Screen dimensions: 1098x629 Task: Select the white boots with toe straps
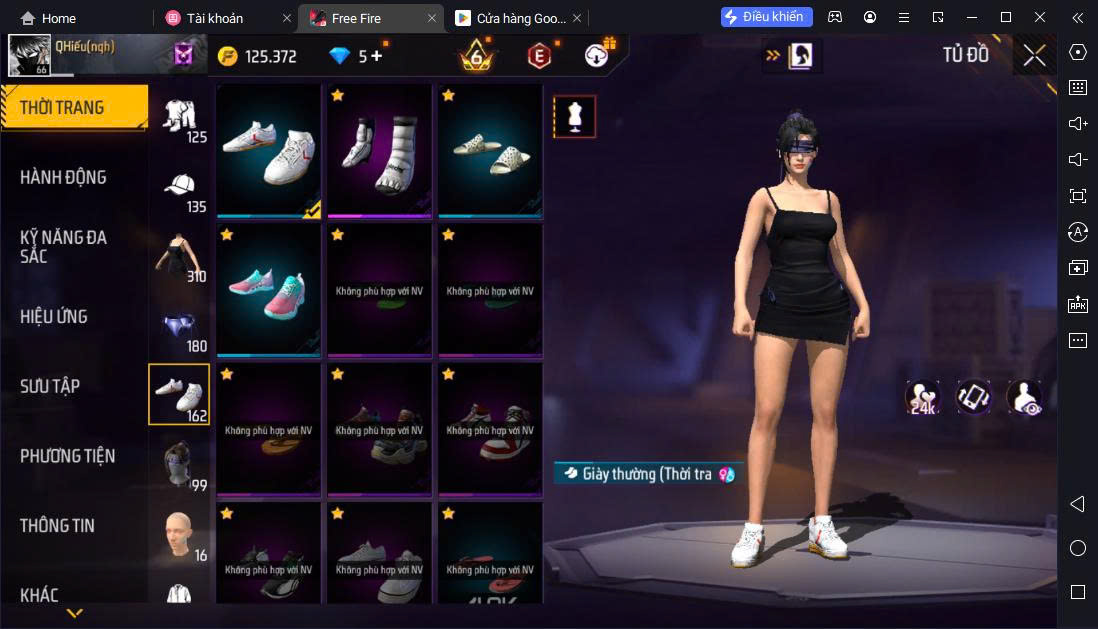(379, 151)
